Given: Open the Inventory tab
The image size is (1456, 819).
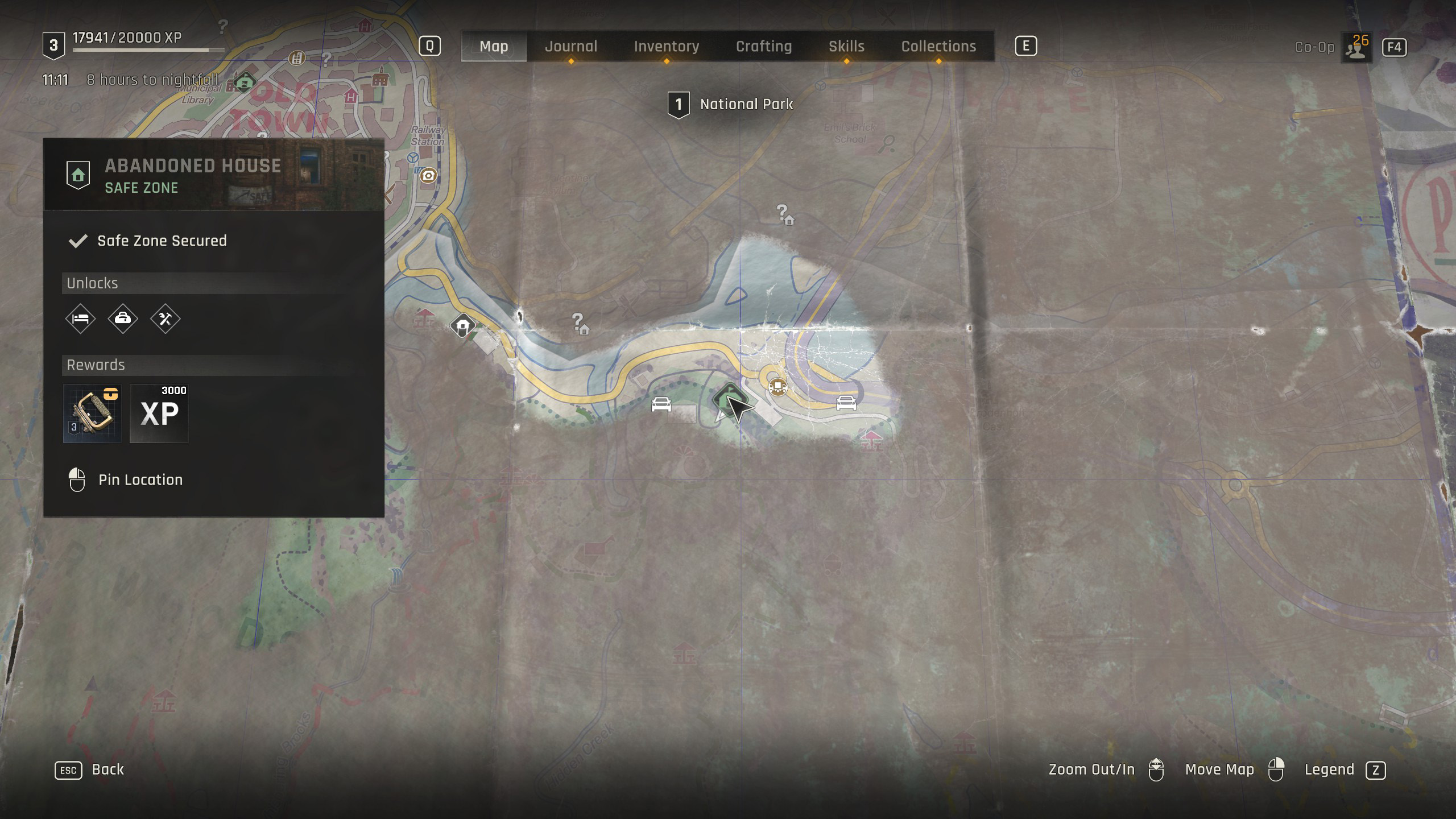Looking at the screenshot, I should 666,46.
